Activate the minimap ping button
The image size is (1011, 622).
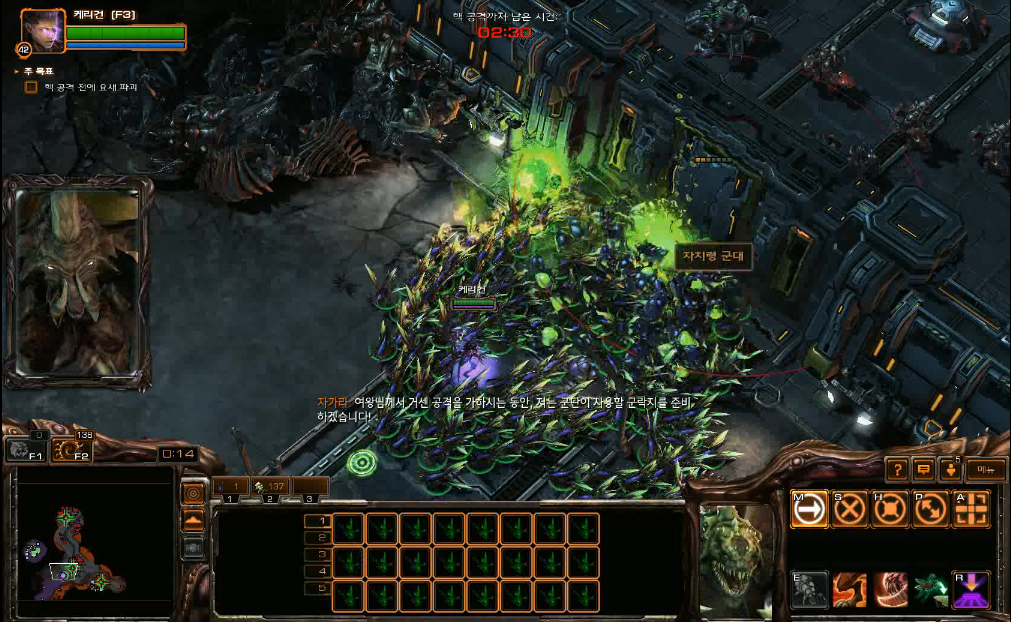193,493
